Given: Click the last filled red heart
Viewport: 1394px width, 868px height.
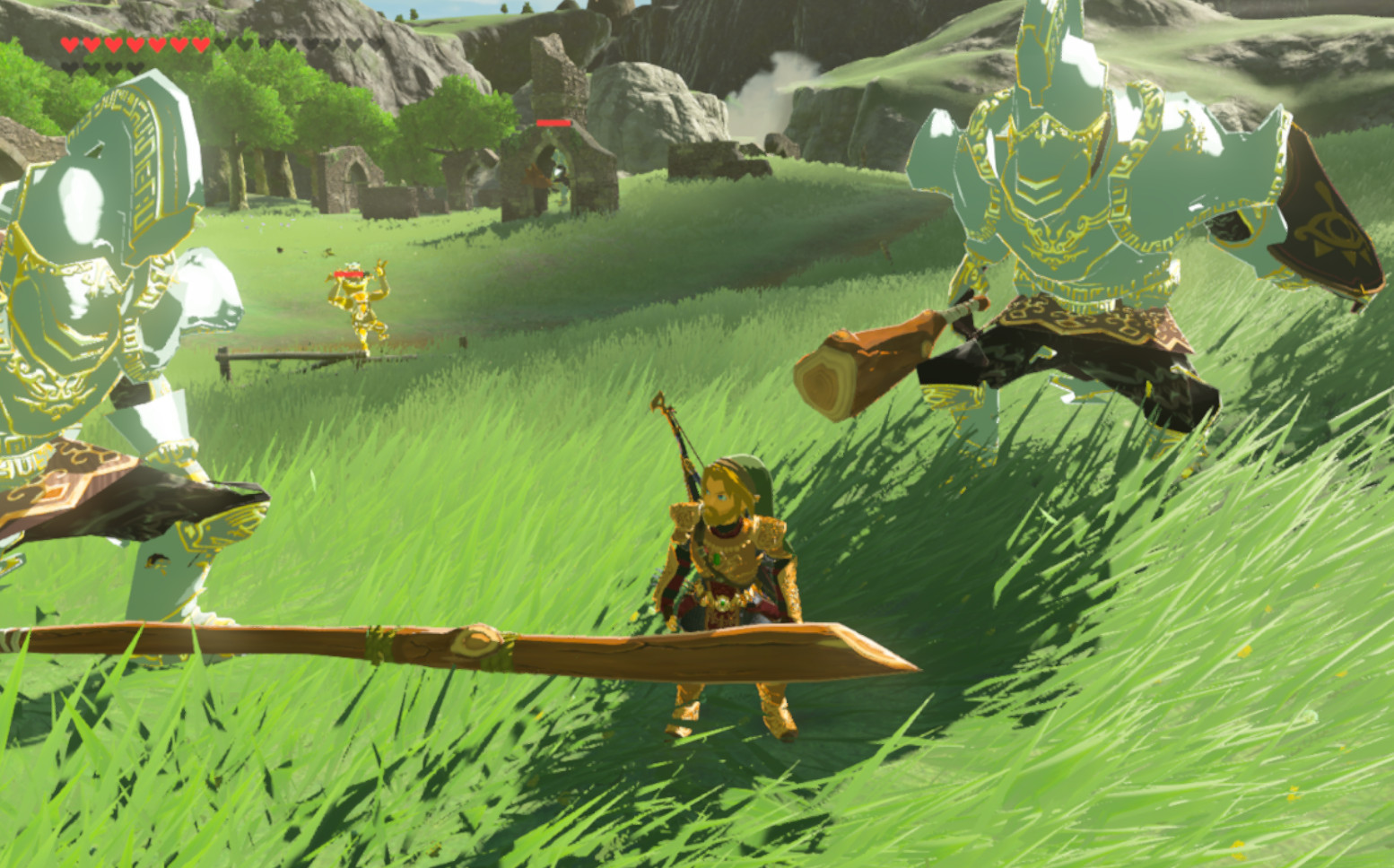Looking at the screenshot, I should (x=200, y=45).
